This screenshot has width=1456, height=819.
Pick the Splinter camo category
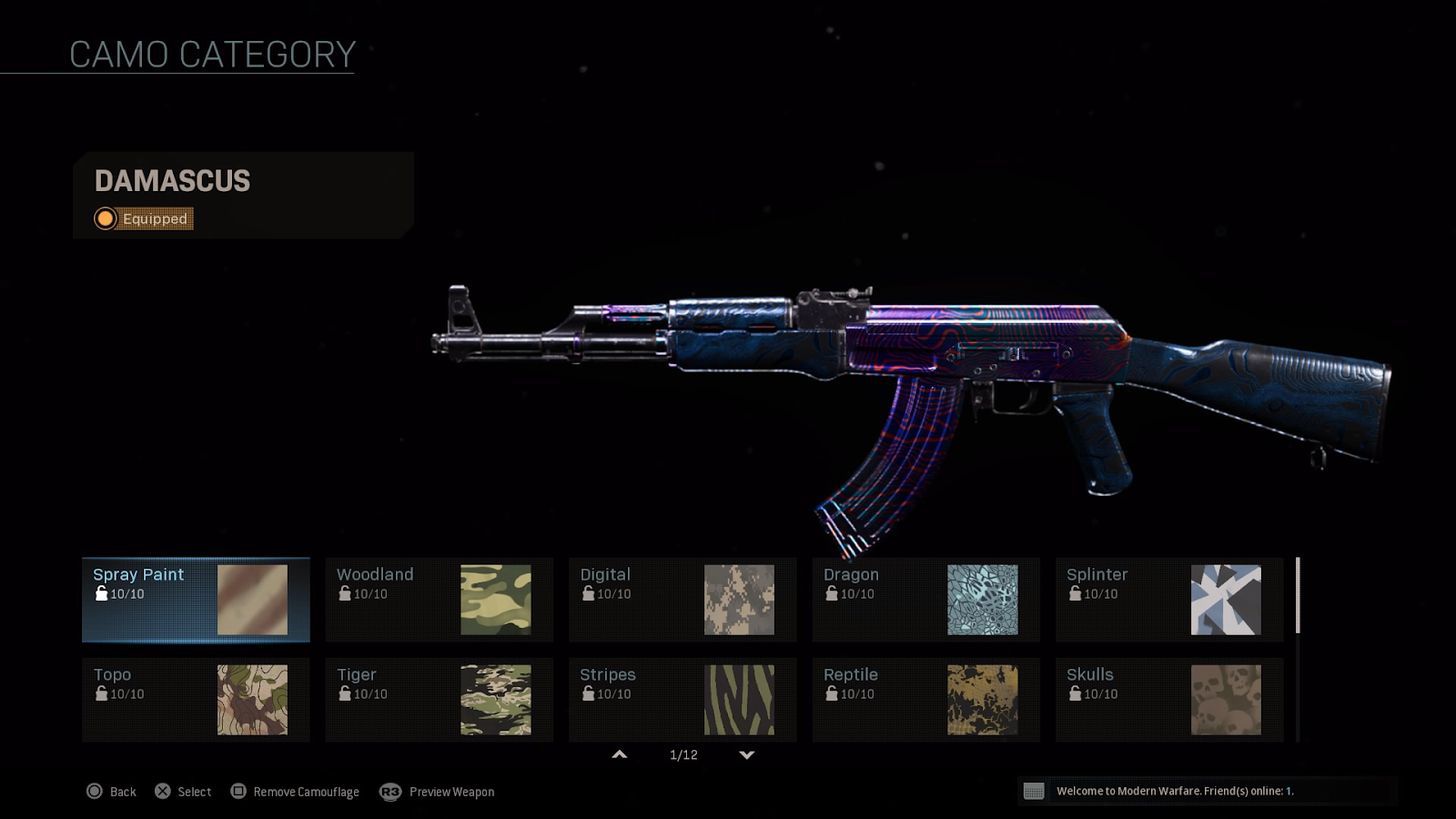tap(1169, 600)
